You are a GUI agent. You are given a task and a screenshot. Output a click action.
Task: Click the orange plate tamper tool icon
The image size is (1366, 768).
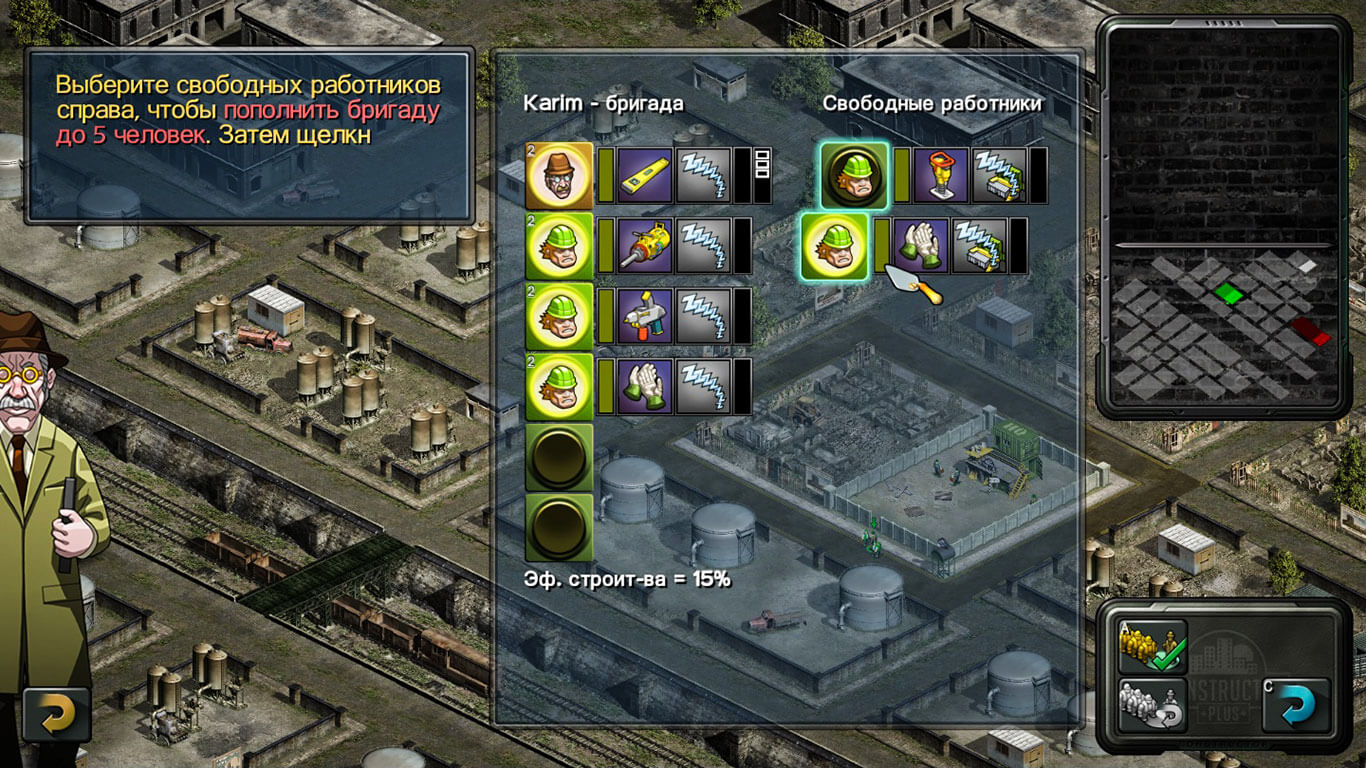(939, 175)
